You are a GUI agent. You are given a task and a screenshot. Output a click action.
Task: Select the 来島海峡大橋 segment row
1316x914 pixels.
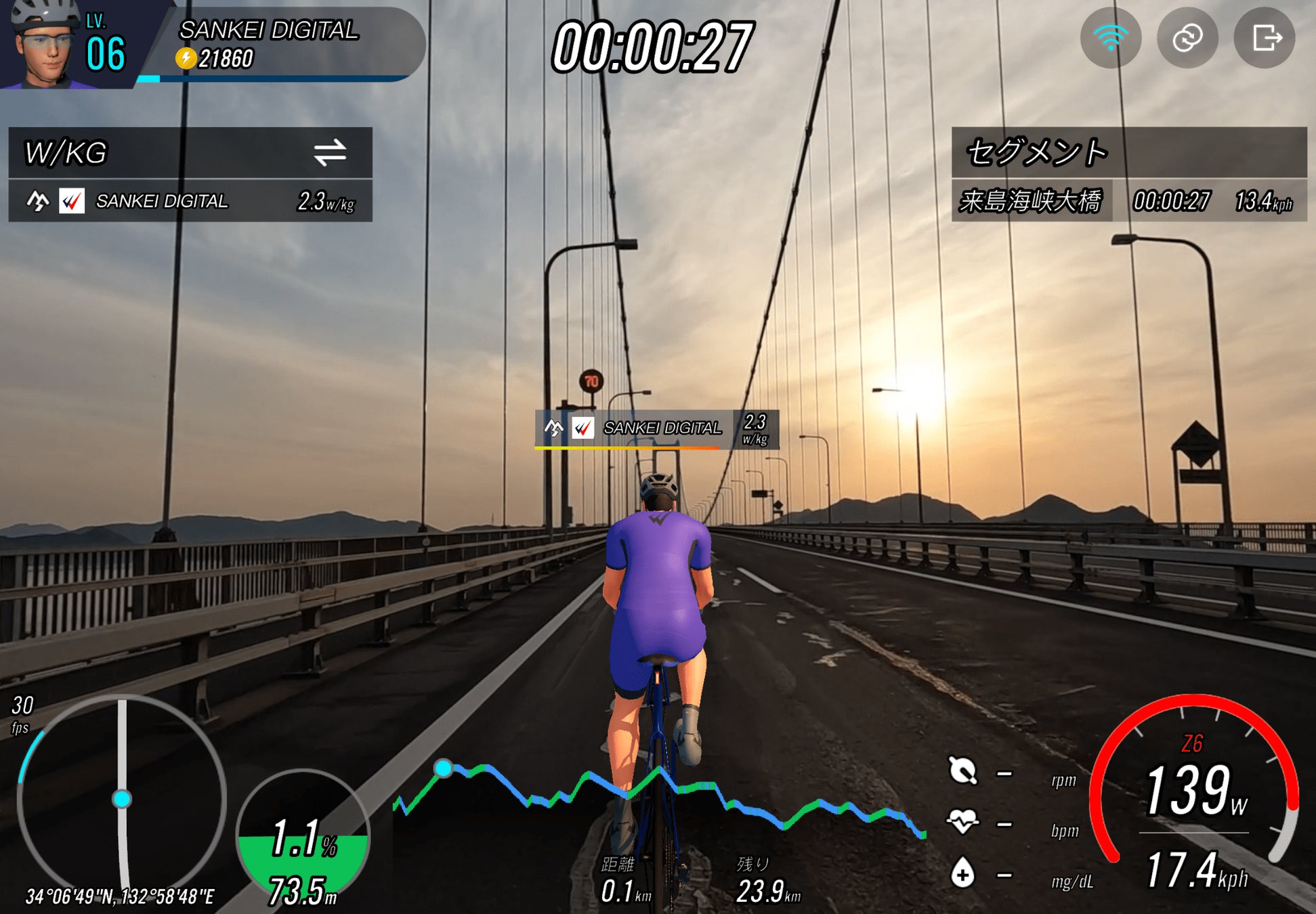pyautogui.click(x=1128, y=201)
